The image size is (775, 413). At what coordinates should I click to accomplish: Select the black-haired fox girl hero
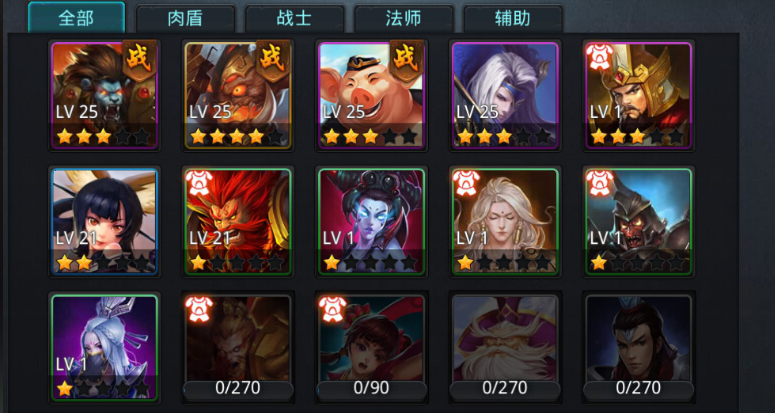point(104,221)
